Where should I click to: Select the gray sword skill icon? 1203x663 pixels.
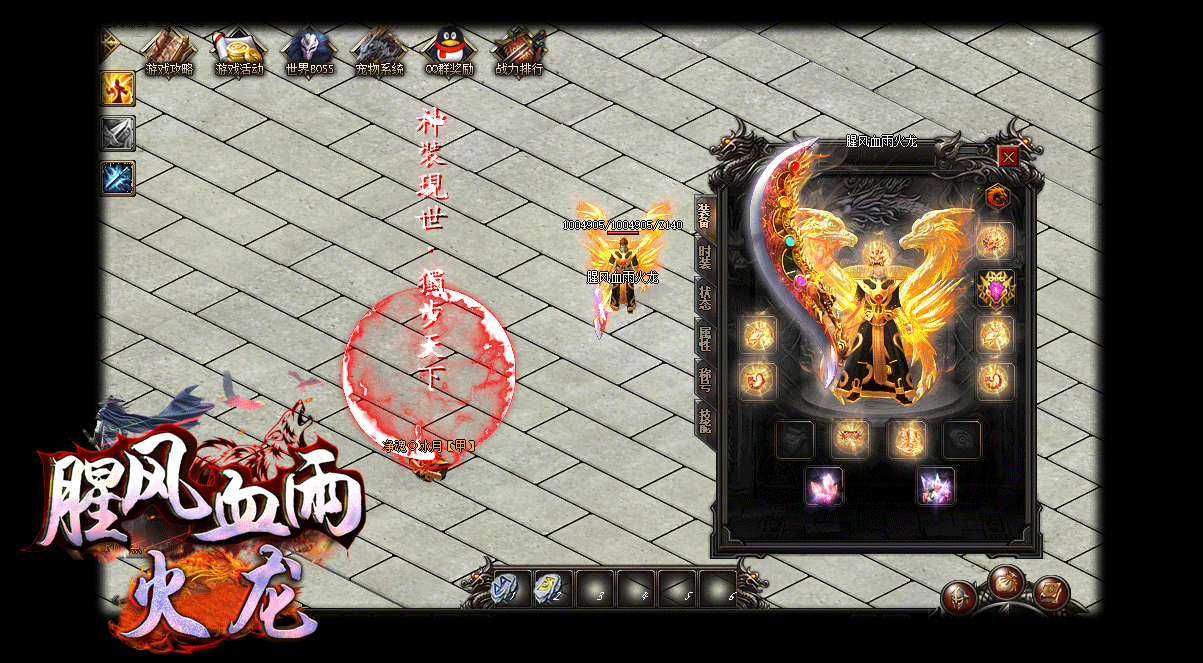118,133
